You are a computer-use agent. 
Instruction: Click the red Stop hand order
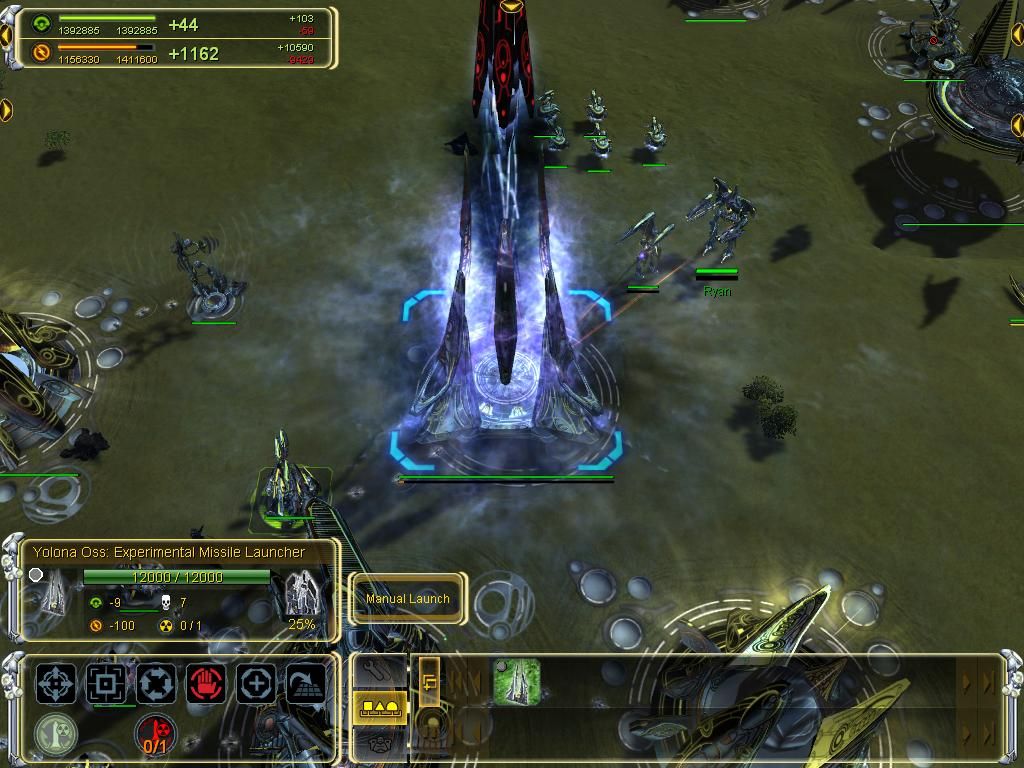click(x=206, y=684)
